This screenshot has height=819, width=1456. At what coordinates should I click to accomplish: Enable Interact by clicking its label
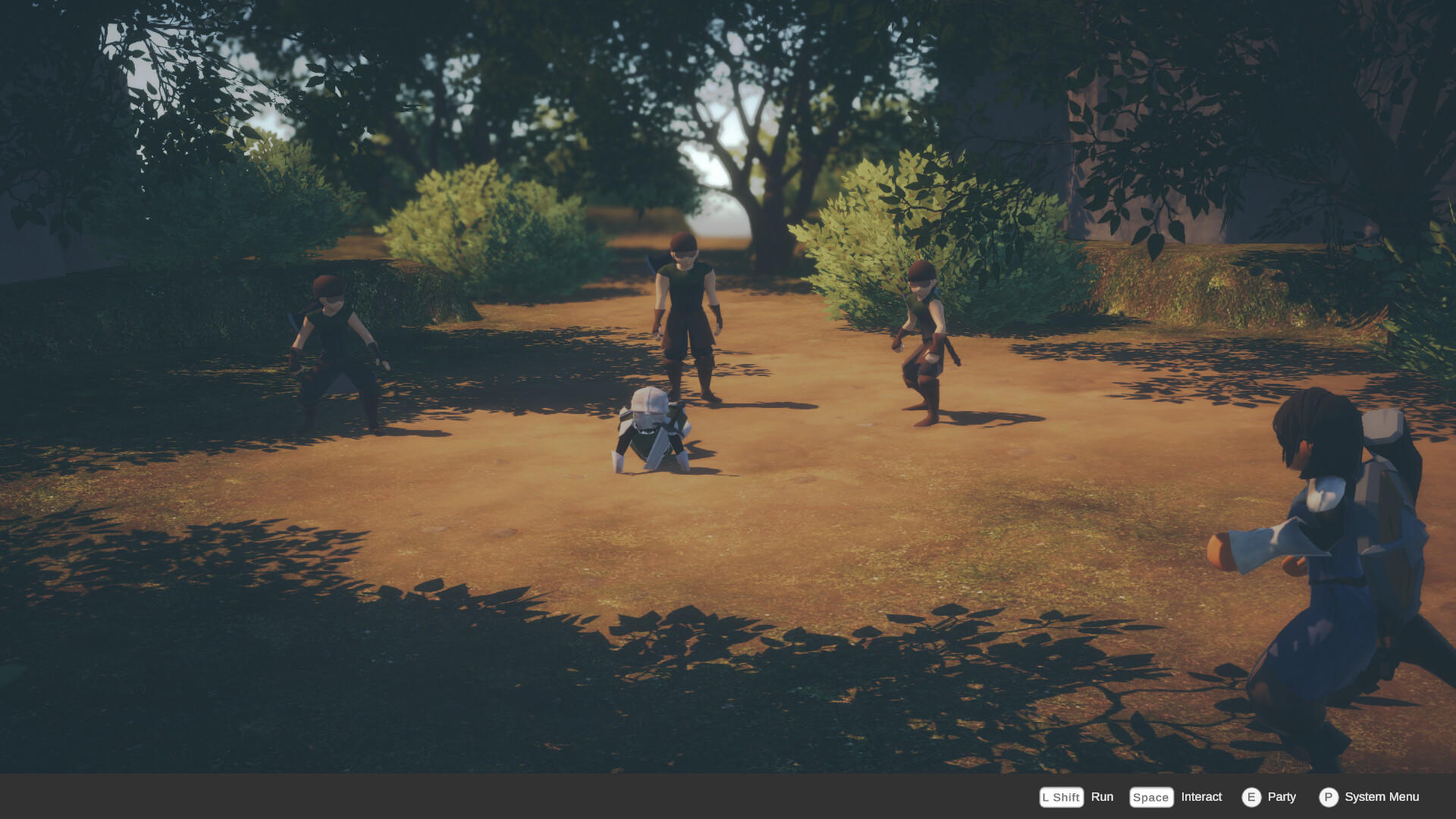click(x=1201, y=797)
